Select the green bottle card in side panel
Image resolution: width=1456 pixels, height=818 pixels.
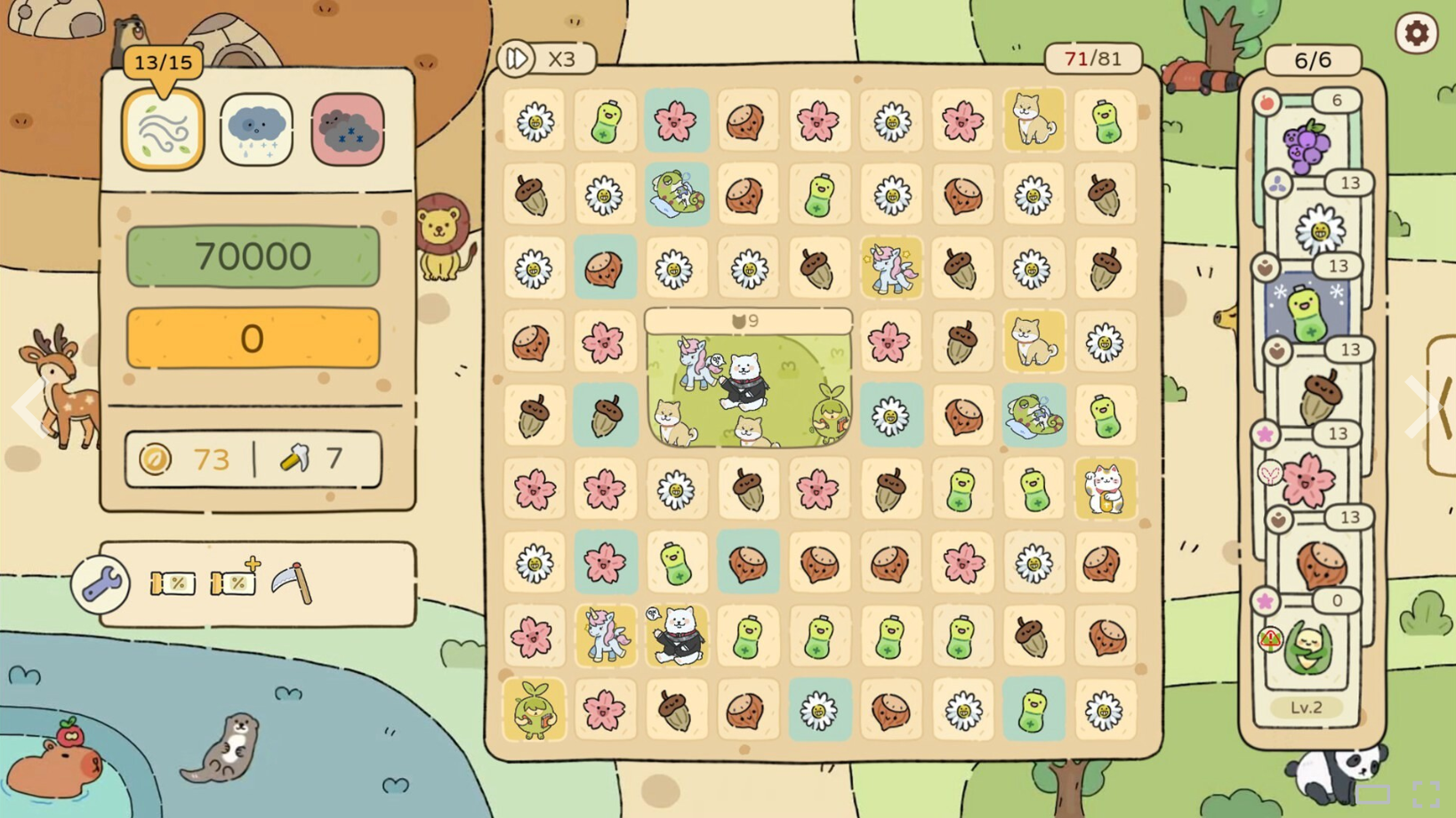[1307, 311]
